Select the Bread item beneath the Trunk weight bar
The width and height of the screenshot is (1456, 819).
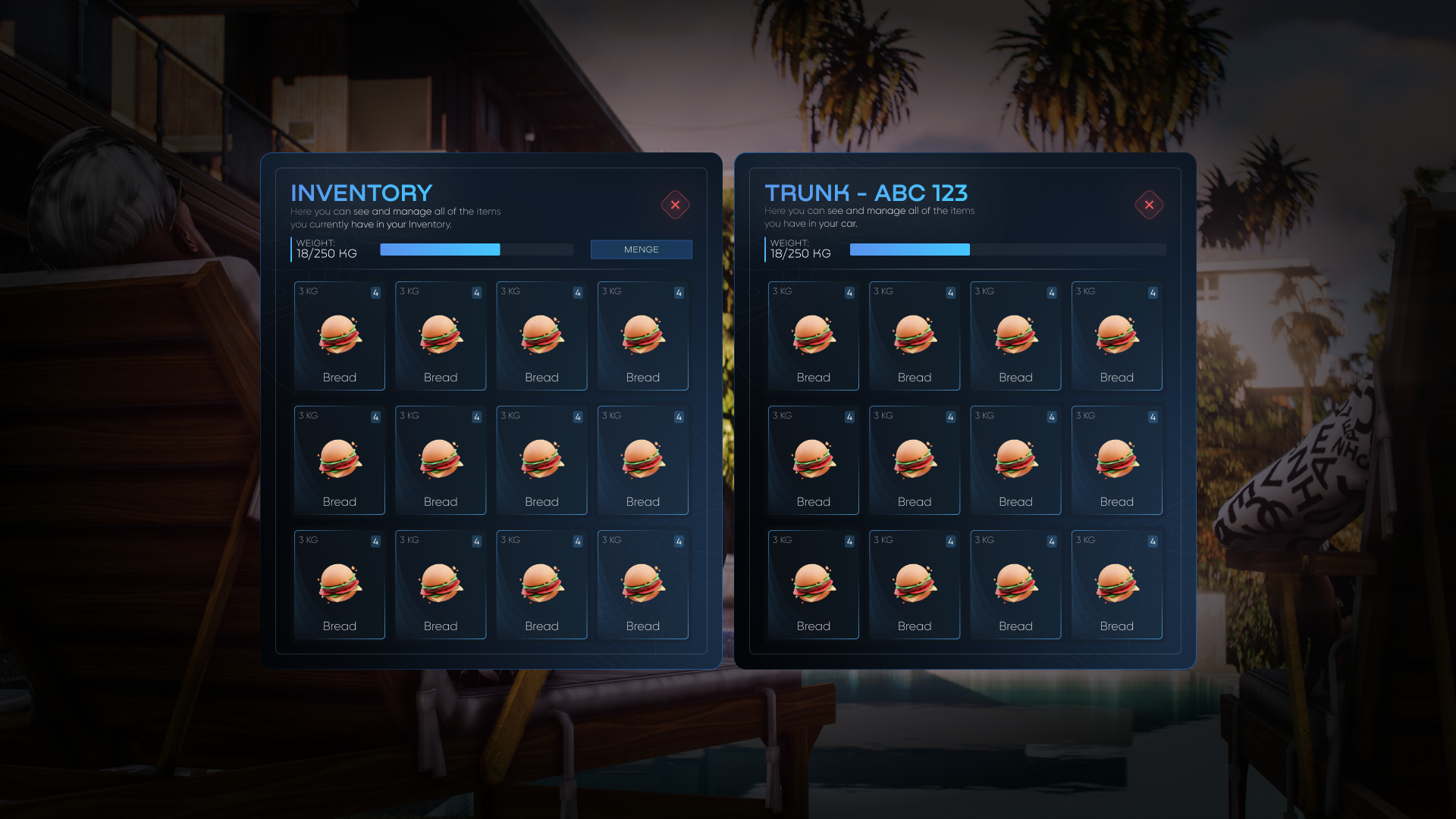pyautogui.click(x=813, y=335)
